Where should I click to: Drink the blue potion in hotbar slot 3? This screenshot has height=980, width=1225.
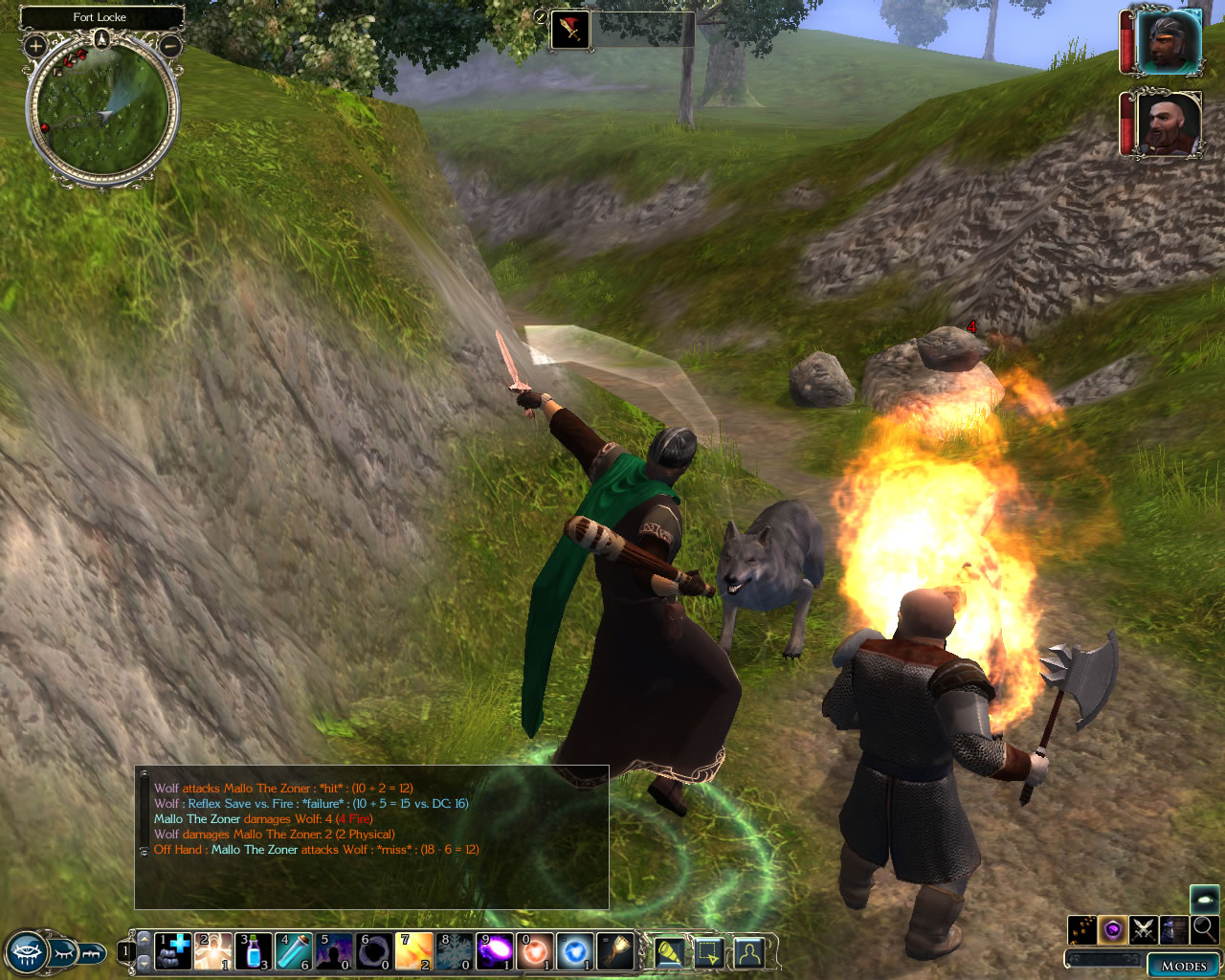pyautogui.click(x=254, y=951)
